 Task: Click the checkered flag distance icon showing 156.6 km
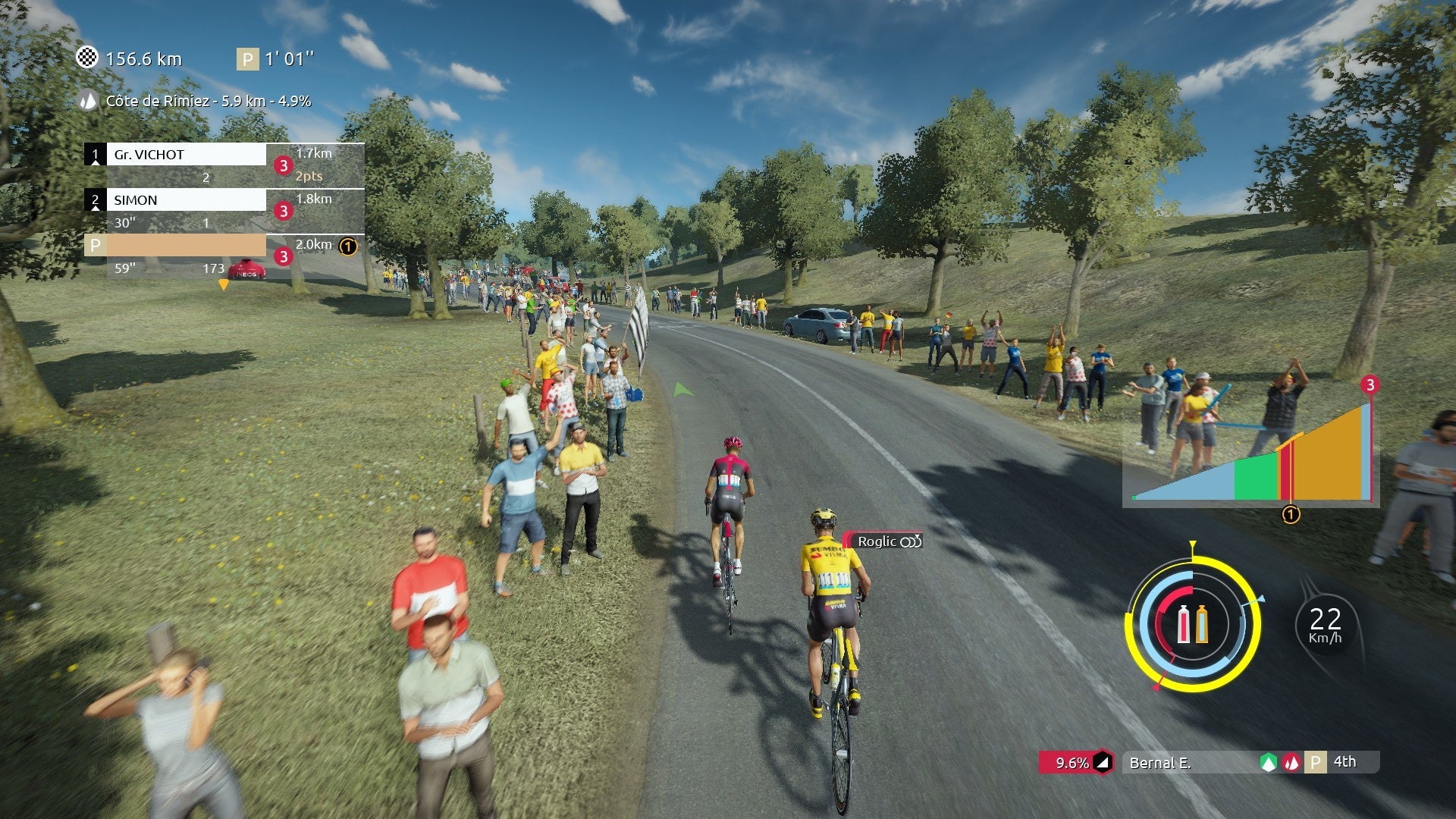click(89, 57)
